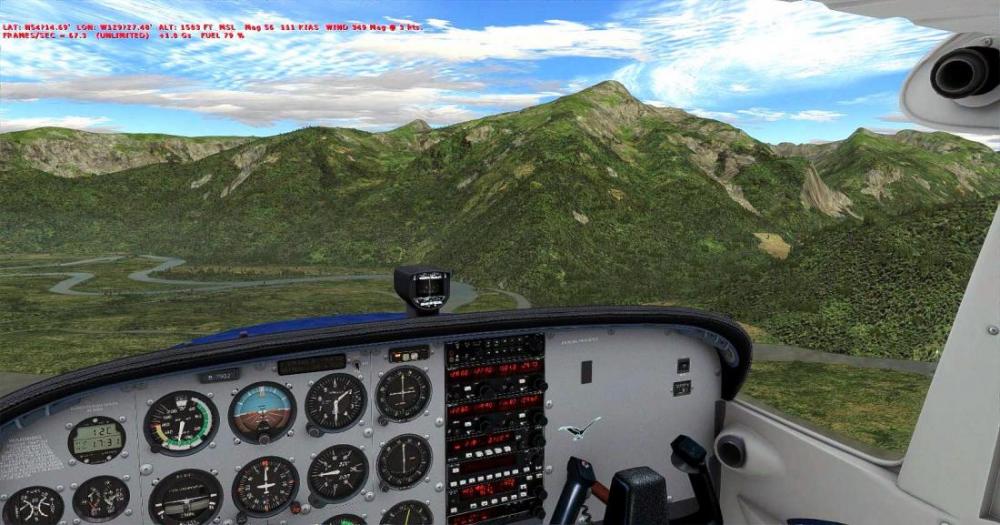The width and height of the screenshot is (1000, 525).
Task: Click the vertical speed indicator
Action: point(337,472)
